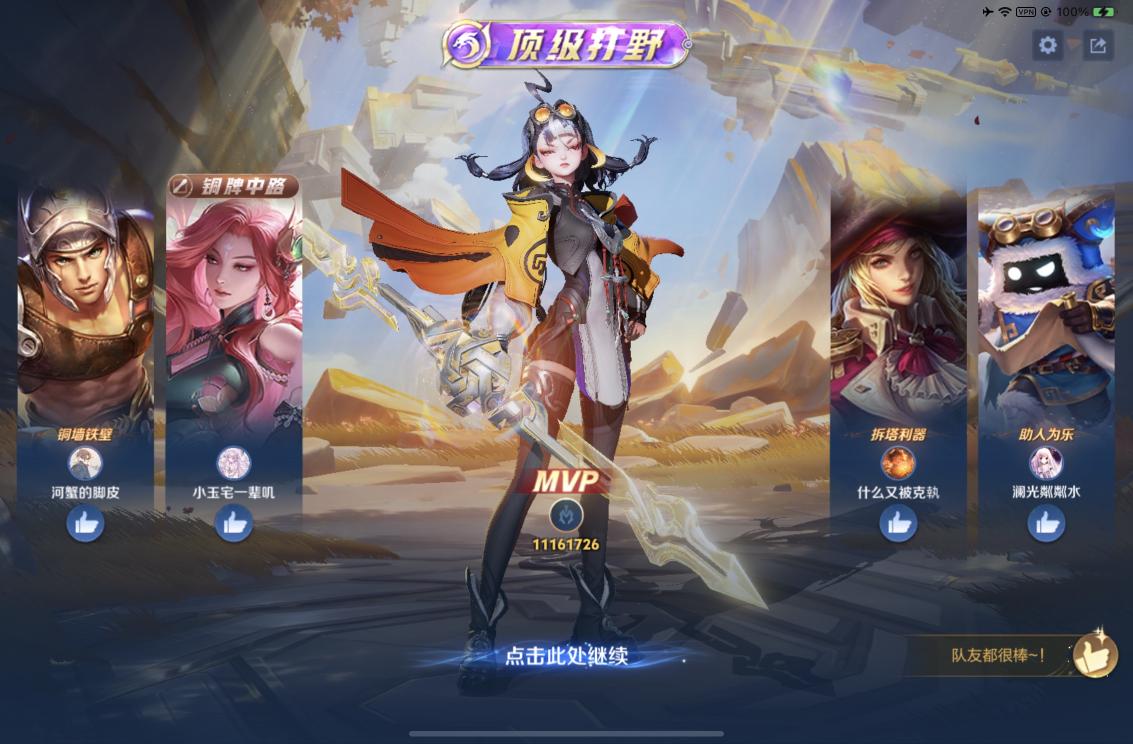
Task: Tap 点击此处继续 to continue
Action: click(566, 657)
